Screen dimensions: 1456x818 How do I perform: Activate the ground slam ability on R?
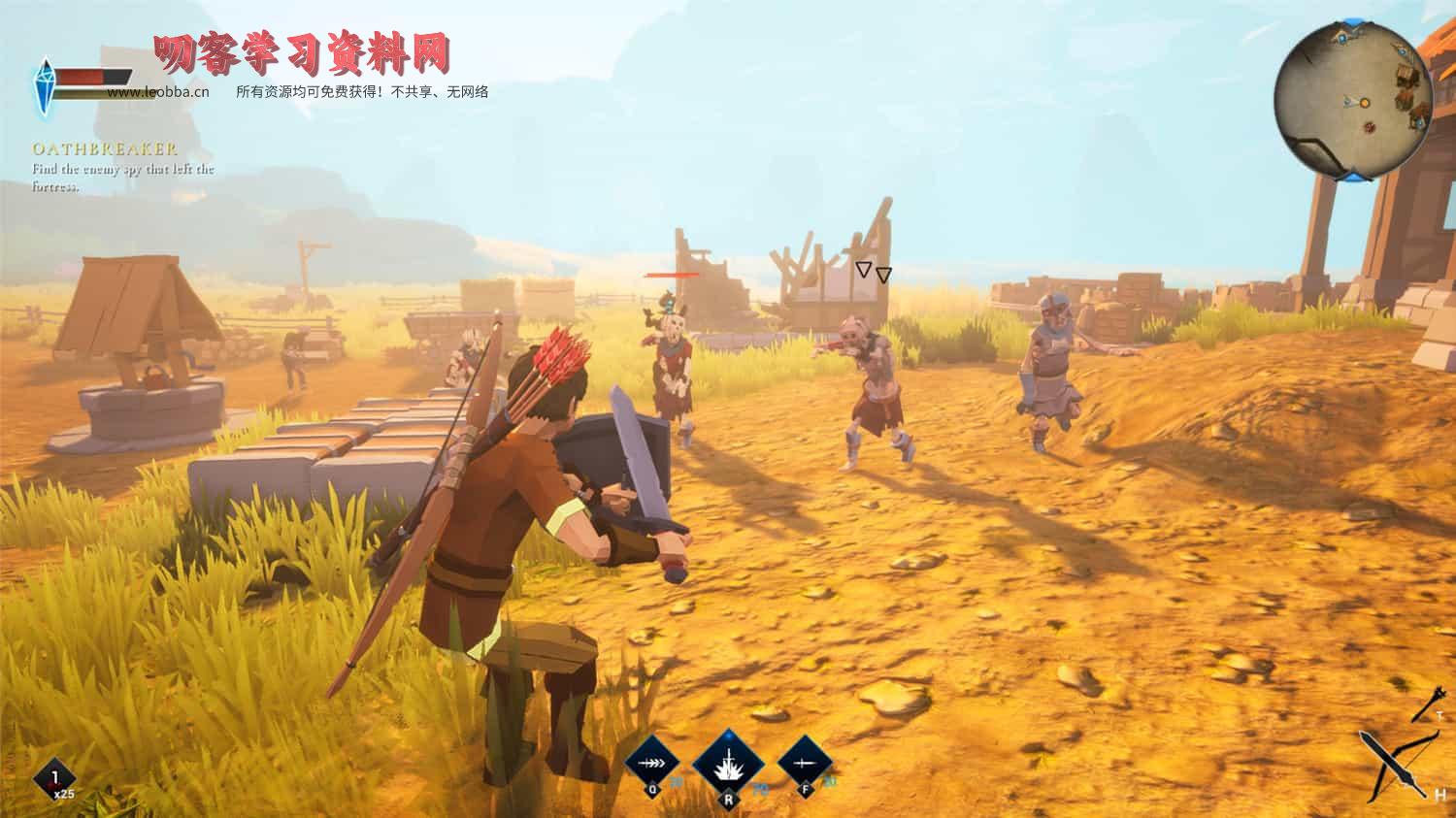[x=728, y=765]
